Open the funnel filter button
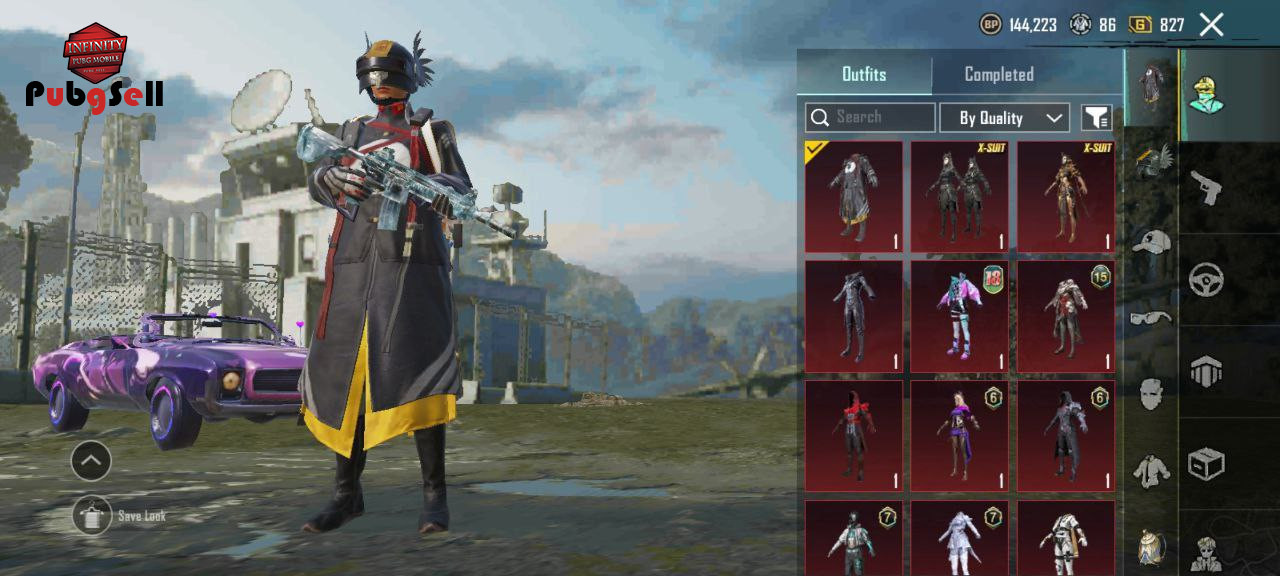This screenshot has height=576, width=1280. coord(1096,118)
